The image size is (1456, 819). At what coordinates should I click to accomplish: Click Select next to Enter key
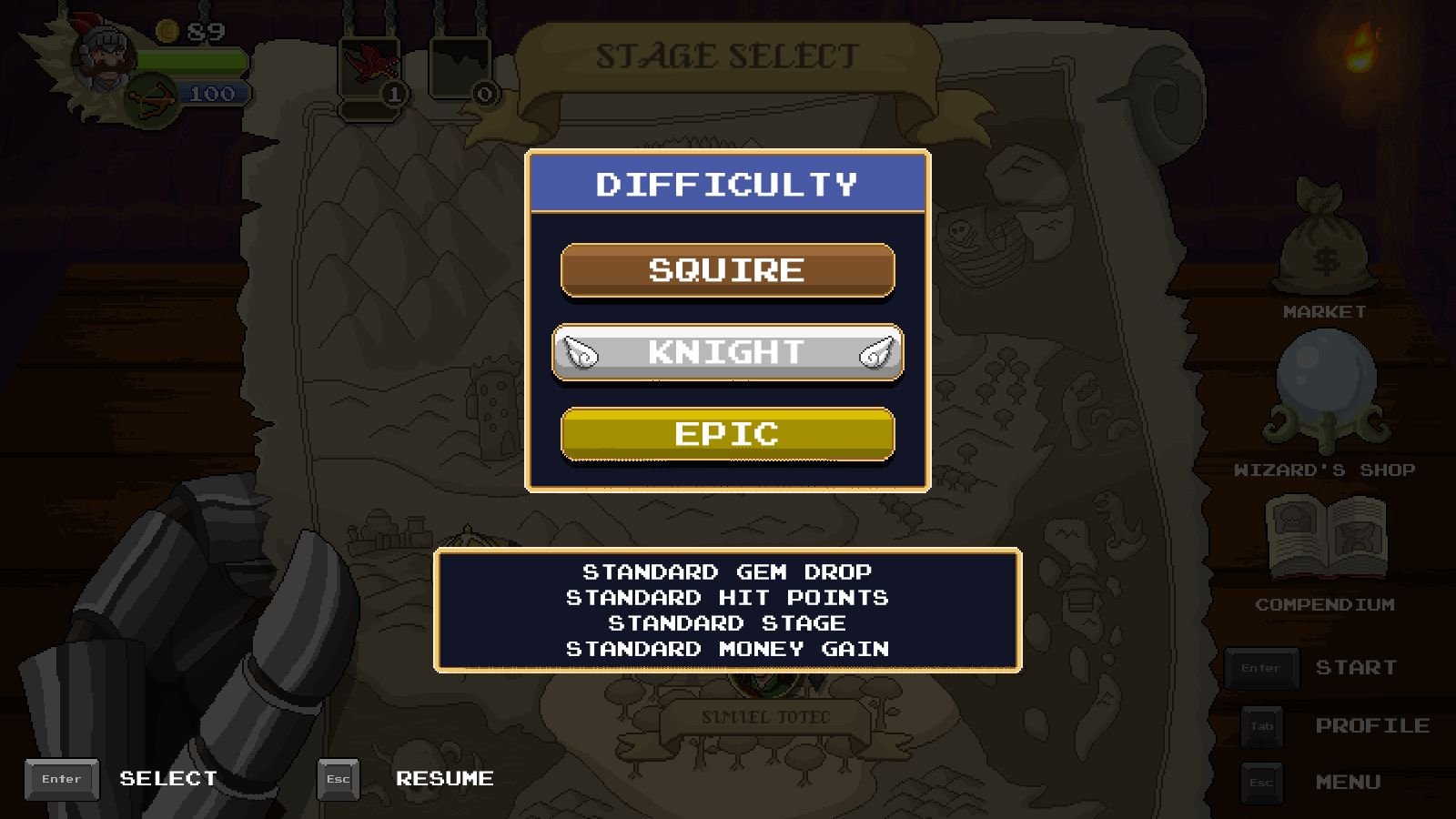tap(167, 779)
